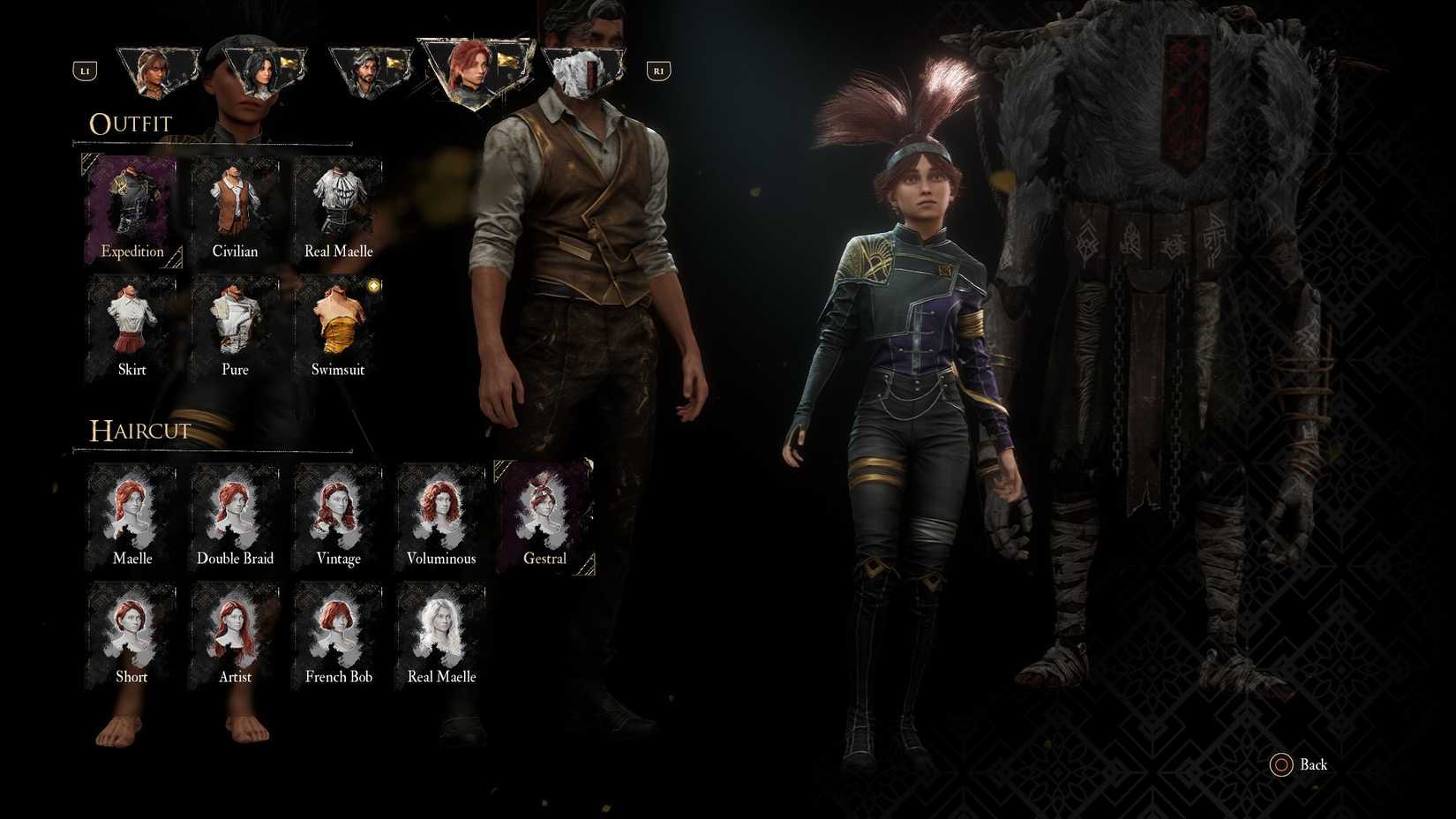Select the Civilian outfit

click(x=235, y=203)
